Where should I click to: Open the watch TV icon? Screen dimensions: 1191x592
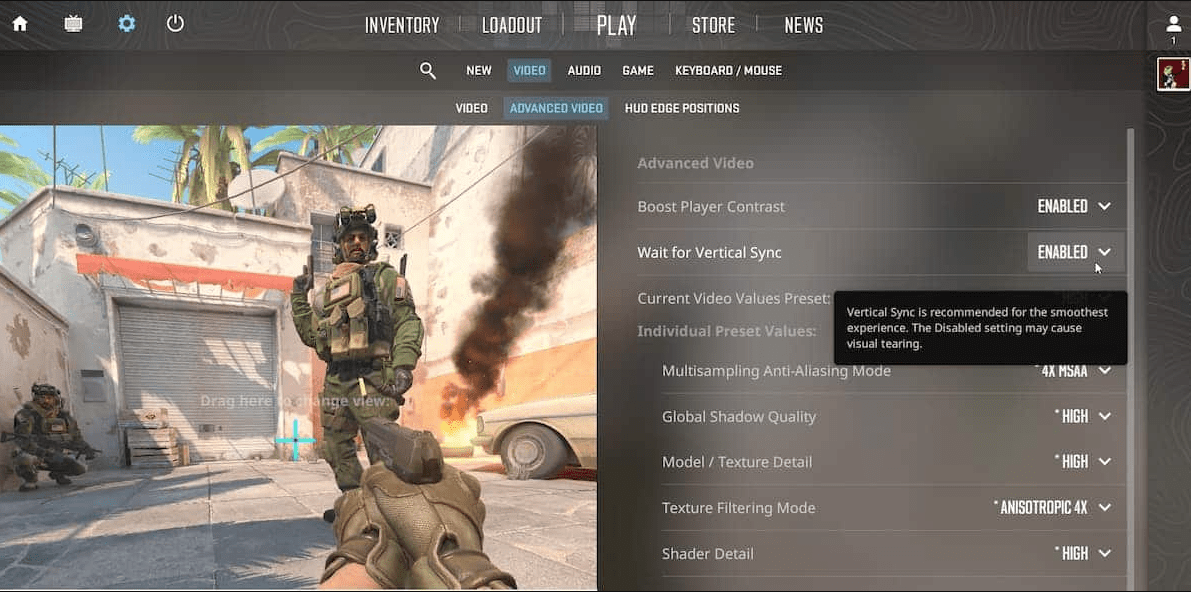(73, 24)
